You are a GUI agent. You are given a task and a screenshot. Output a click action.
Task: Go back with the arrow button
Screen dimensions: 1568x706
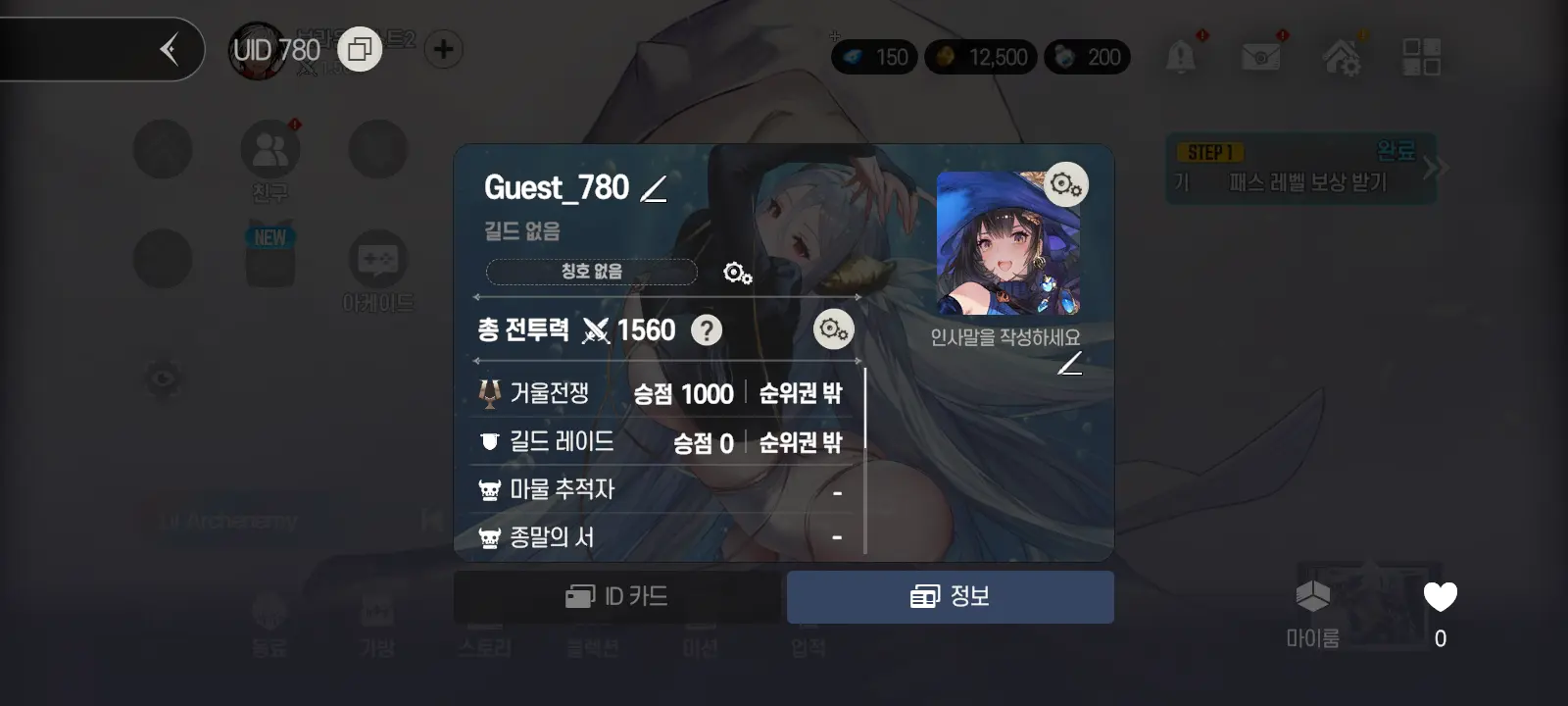[x=170, y=49]
